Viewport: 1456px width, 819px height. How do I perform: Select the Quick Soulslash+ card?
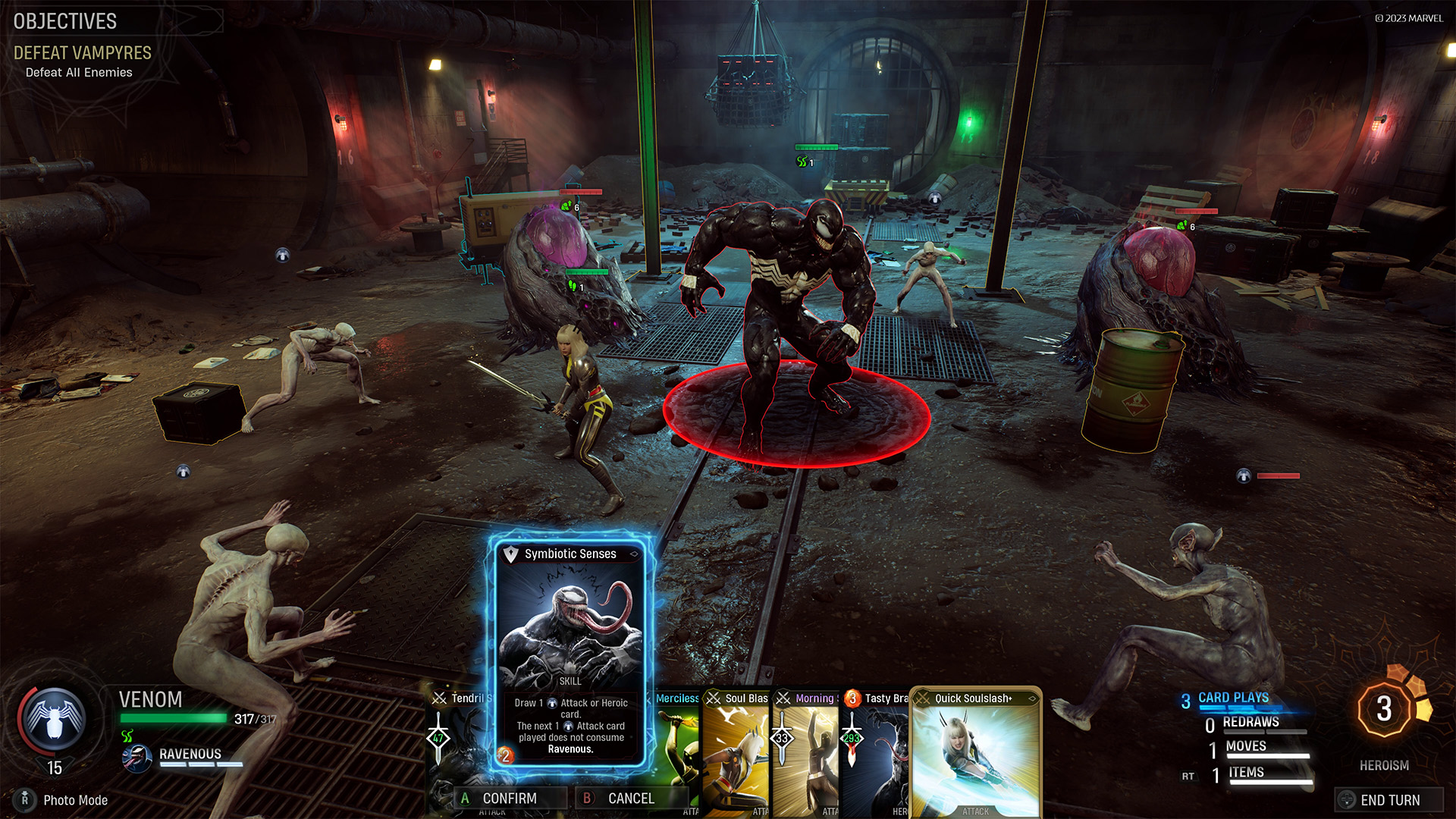click(x=975, y=751)
